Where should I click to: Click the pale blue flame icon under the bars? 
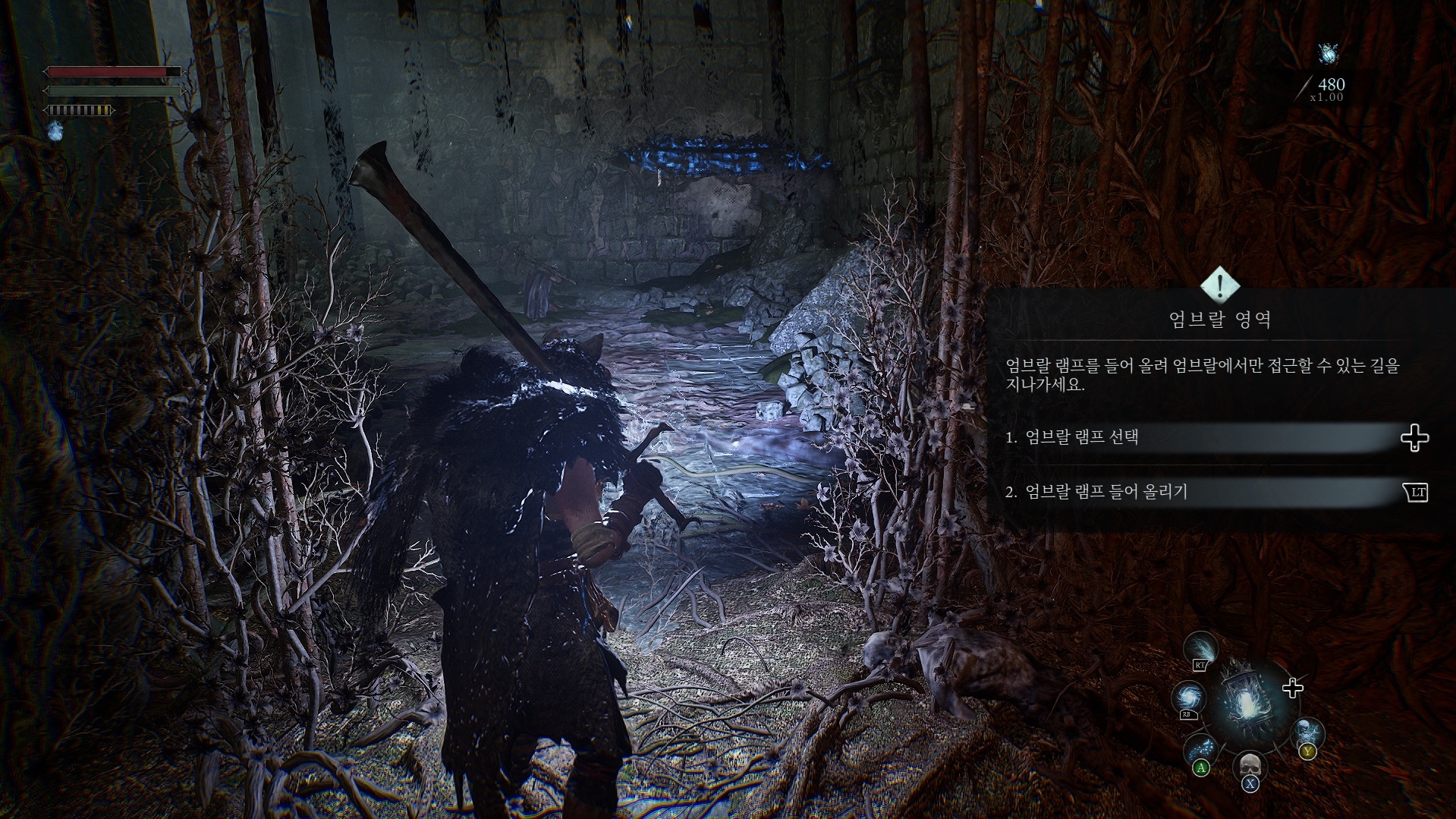[55, 131]
